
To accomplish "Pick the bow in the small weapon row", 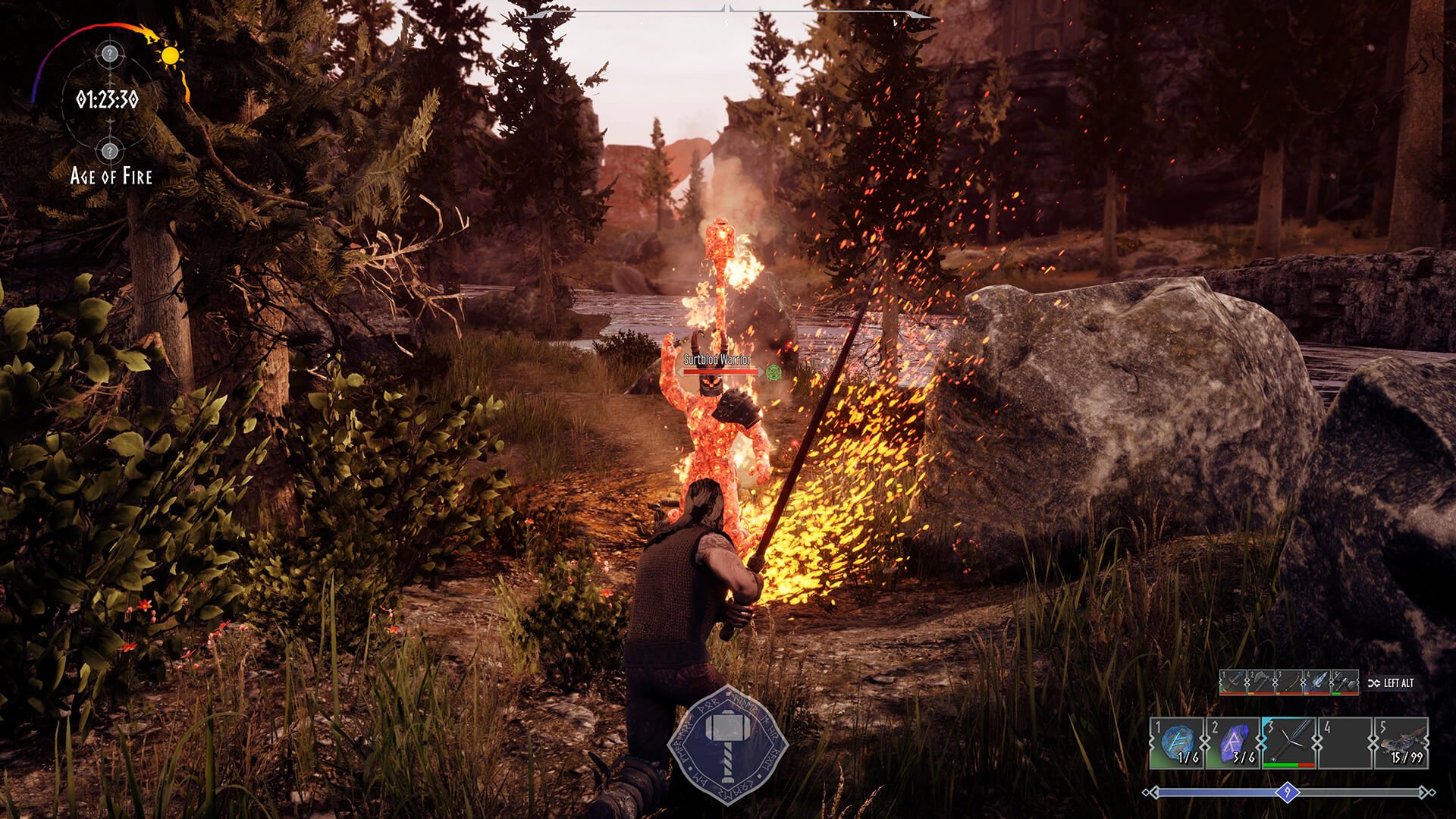I will 1289,682.
